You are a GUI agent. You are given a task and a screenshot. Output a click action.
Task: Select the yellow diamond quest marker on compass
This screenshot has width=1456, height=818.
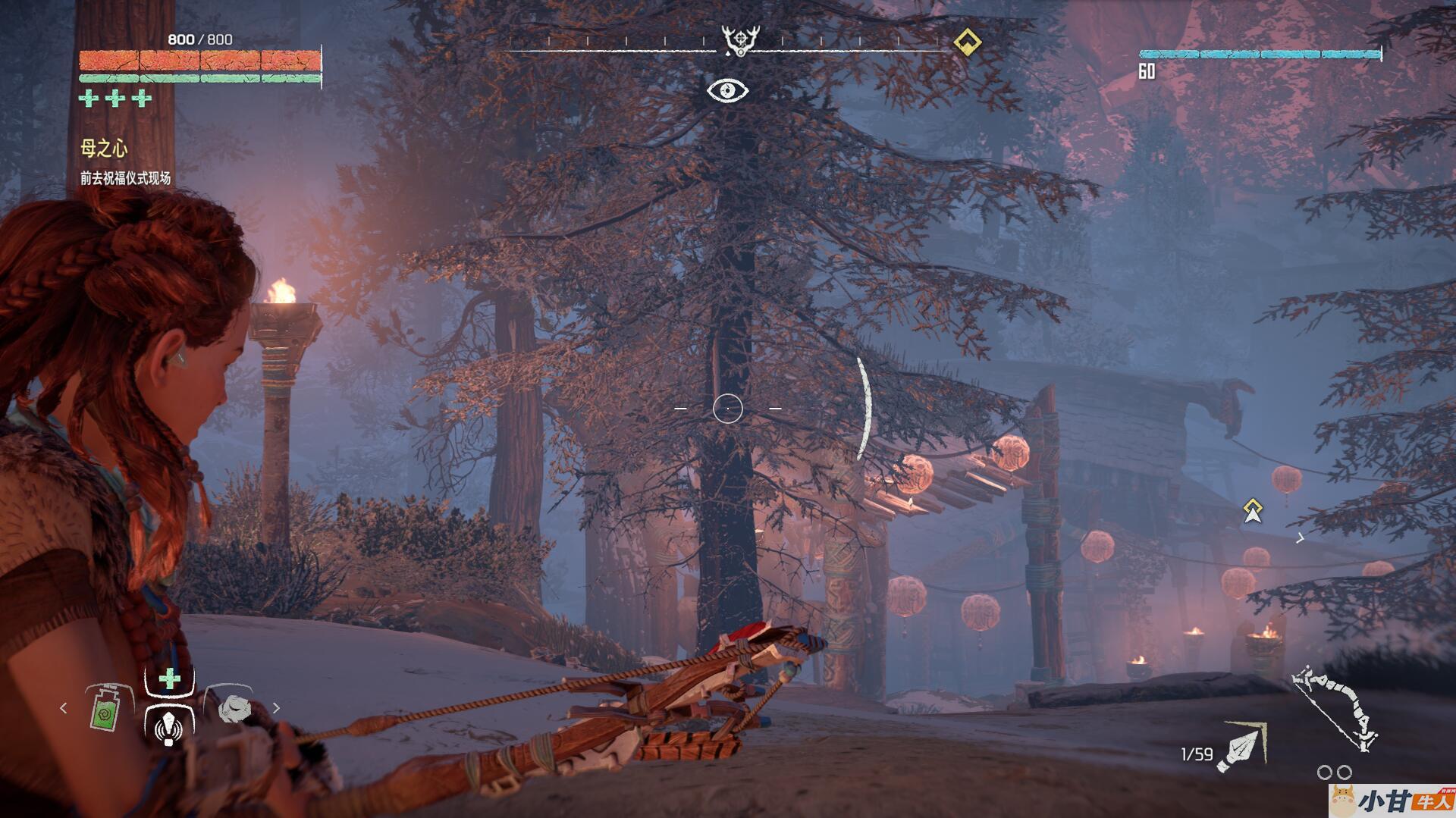(x=966, y=41)
